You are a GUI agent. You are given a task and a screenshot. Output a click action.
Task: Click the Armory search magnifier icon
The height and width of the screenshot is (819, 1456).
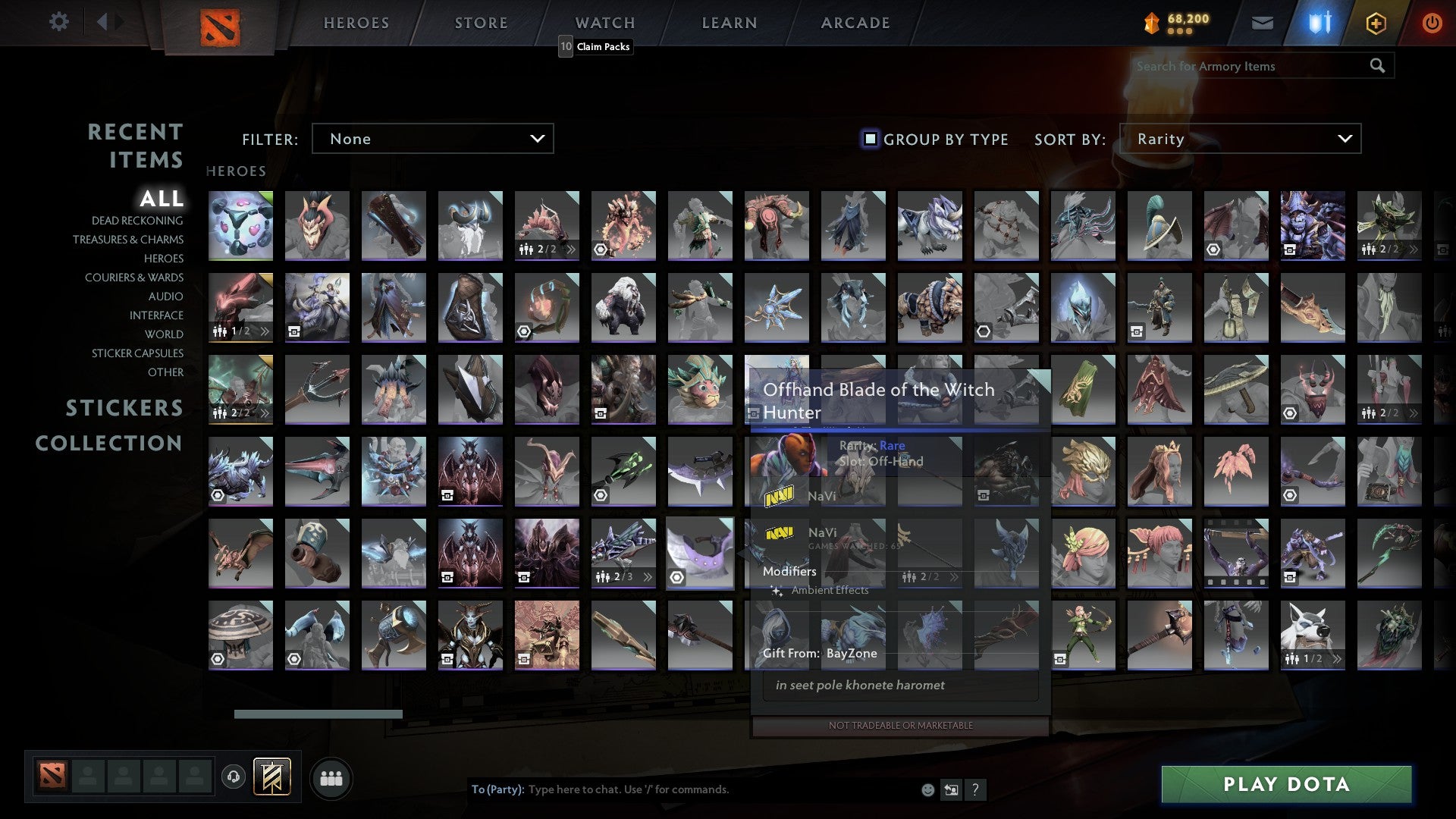tap(1378, 66)
